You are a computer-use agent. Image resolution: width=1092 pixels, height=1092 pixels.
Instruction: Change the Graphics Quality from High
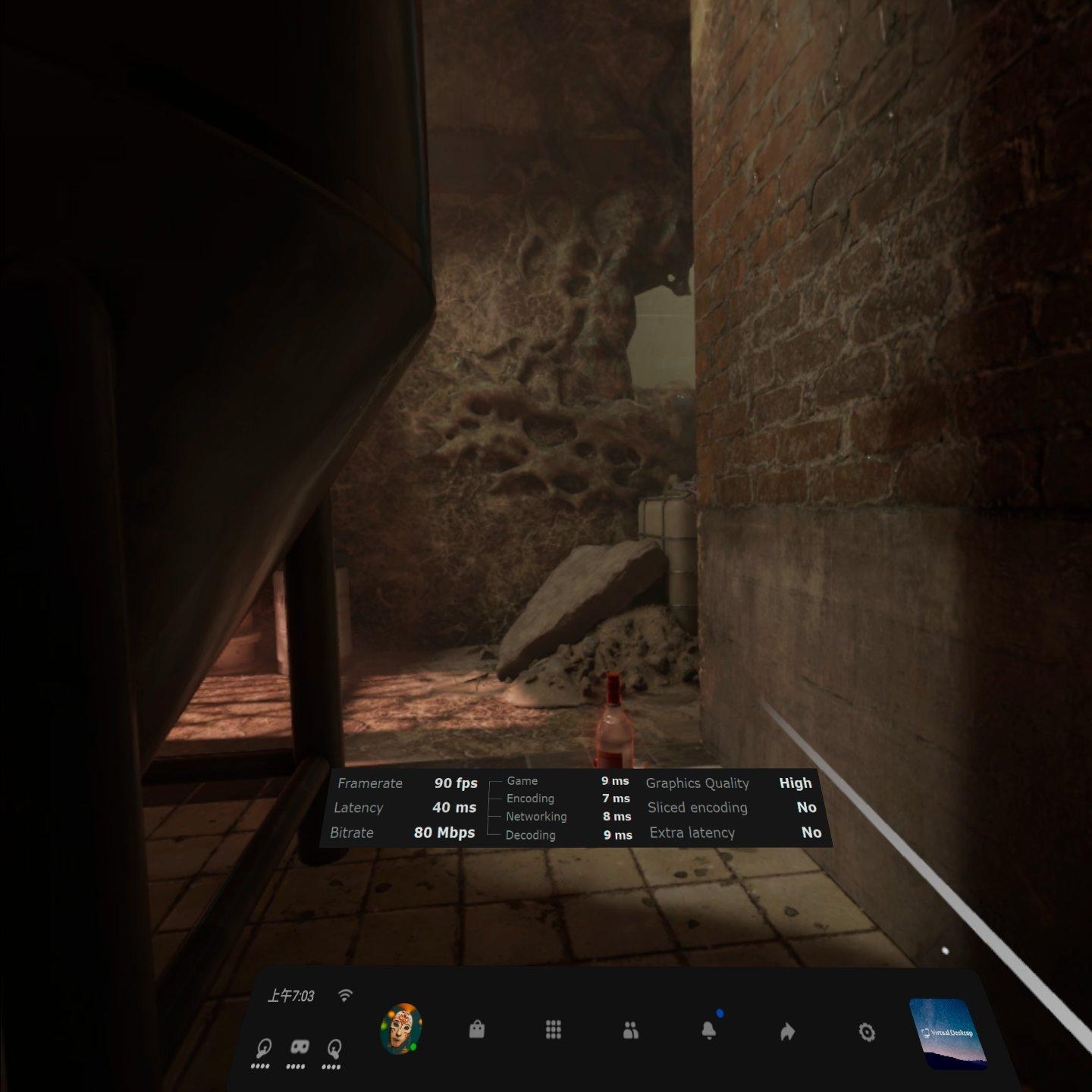(794, 783)
